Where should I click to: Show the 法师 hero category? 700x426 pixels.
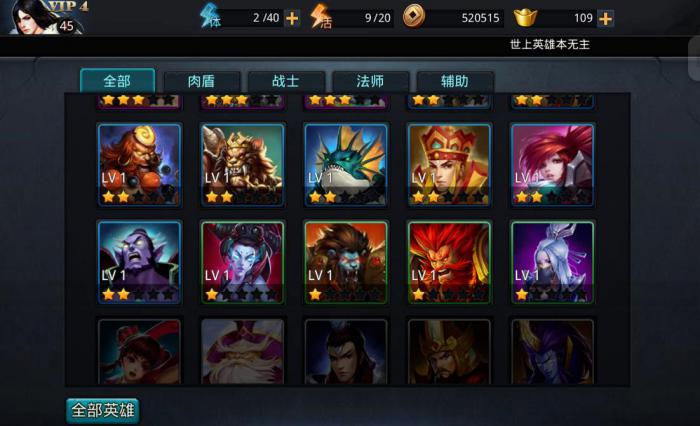371,81
